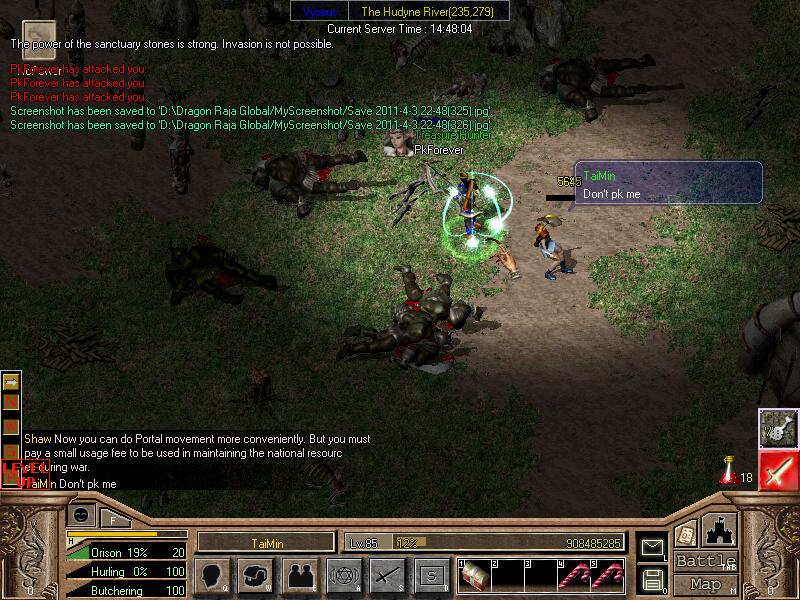Open the crossed sword skill button
This screenshot has width=800, height=600.
tap(387, 575)
